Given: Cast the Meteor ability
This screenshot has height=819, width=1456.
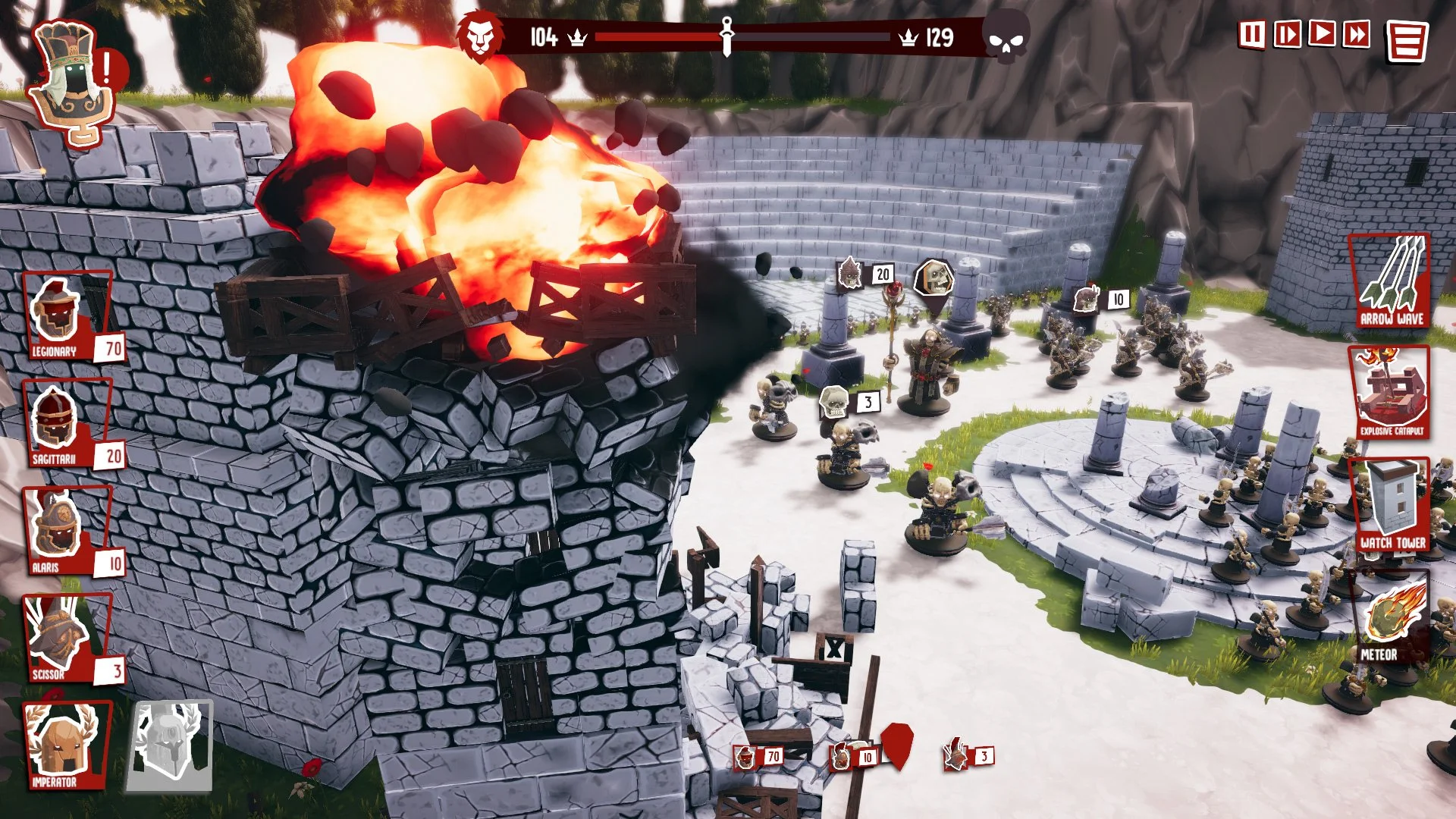Looking at the screenshot, I should click(x=1392, y=618).
